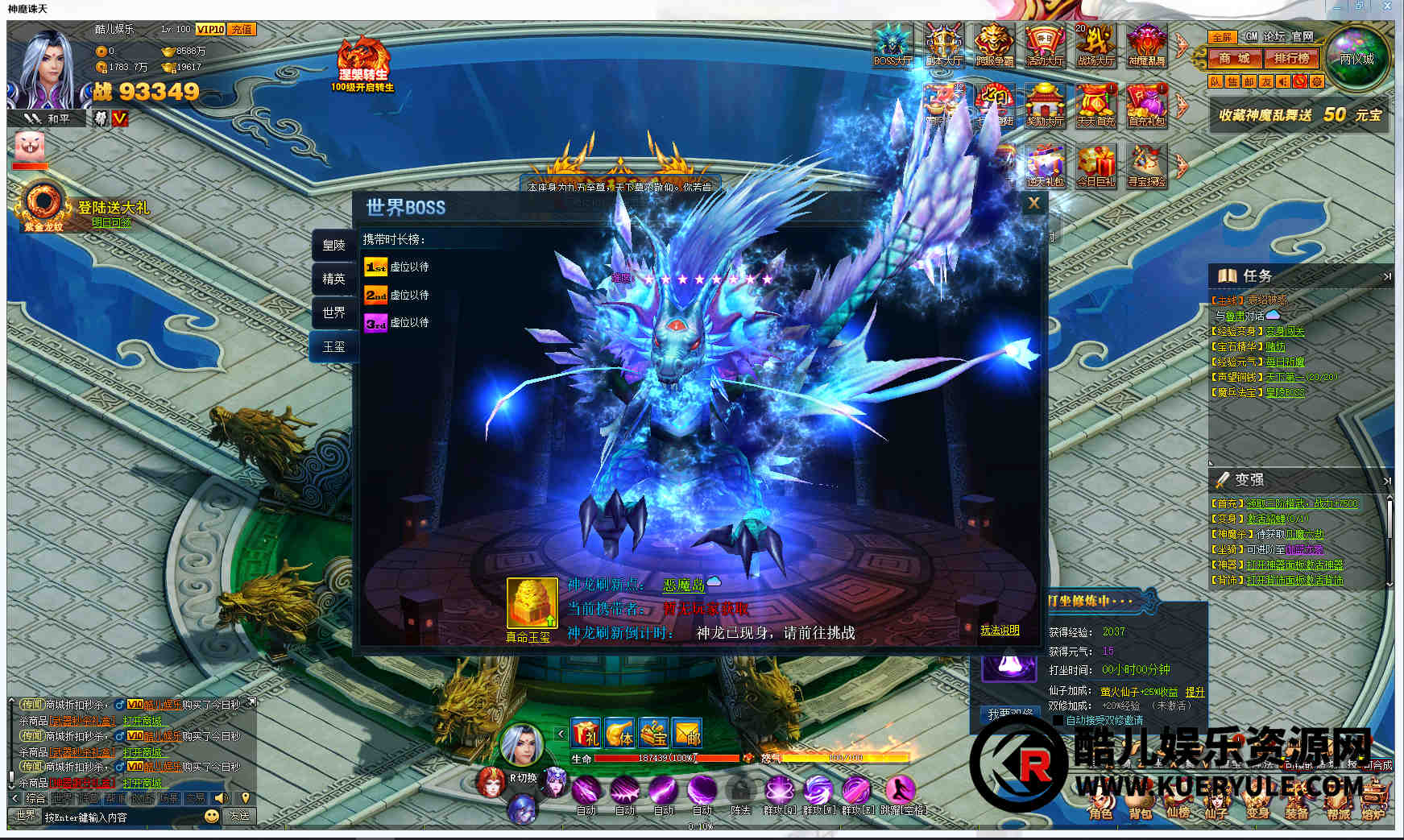Click the 两仪城 minimap orb
The width and height of the screenshot is (1404, 840).
coord(1357,58)
